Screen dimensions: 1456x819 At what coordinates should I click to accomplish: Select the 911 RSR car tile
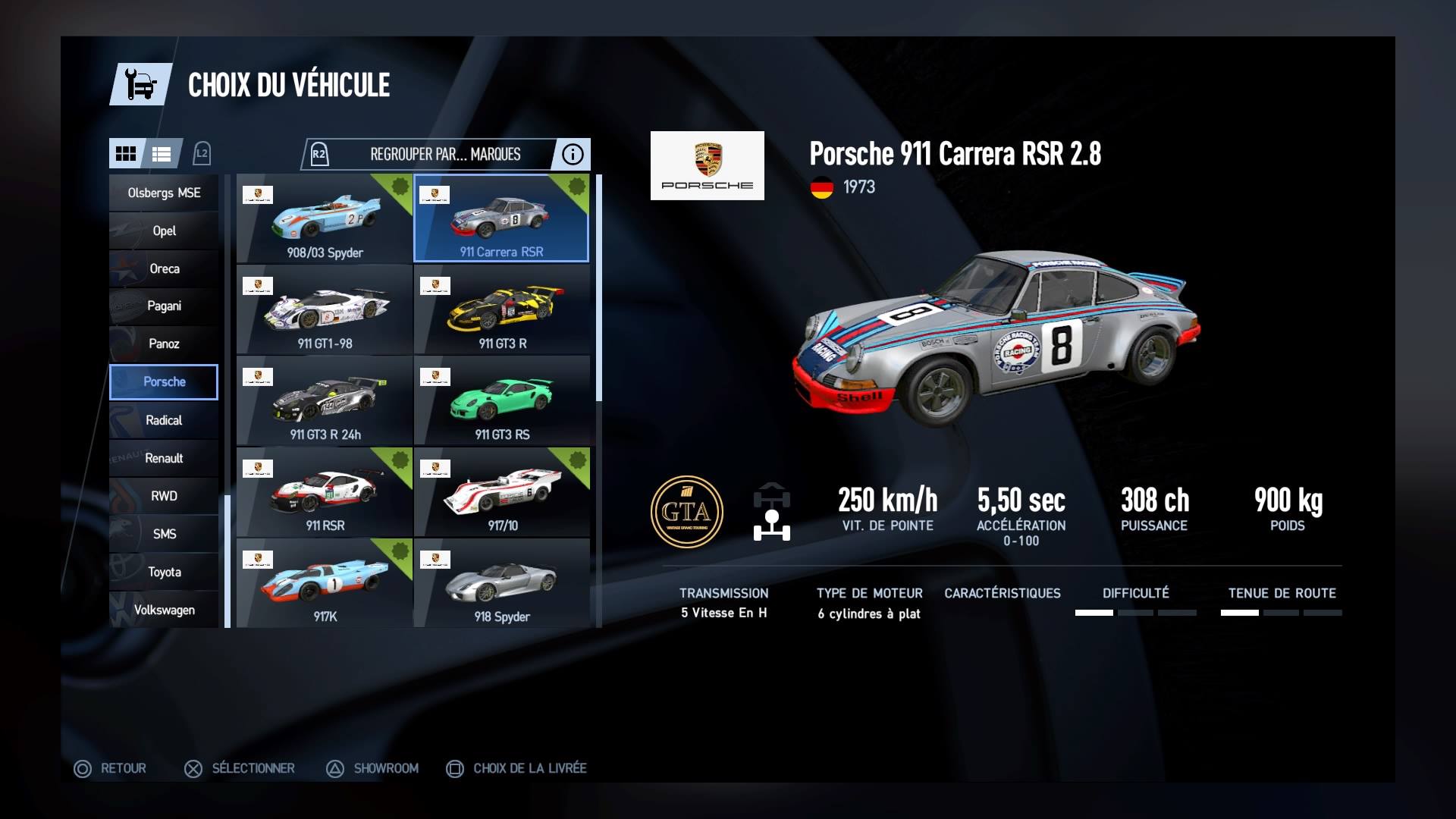(325, 491)
